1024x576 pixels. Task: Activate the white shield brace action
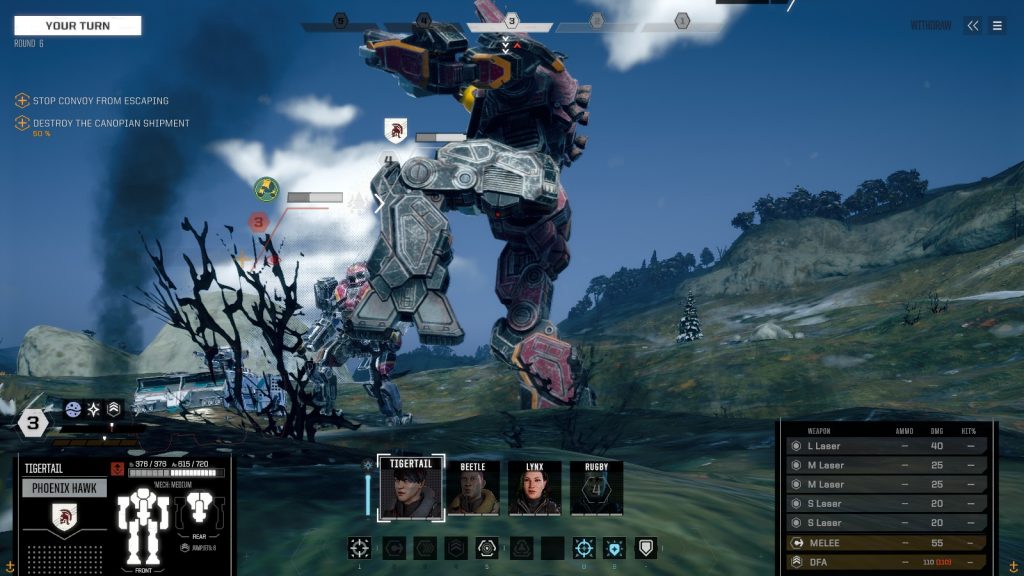645,547
